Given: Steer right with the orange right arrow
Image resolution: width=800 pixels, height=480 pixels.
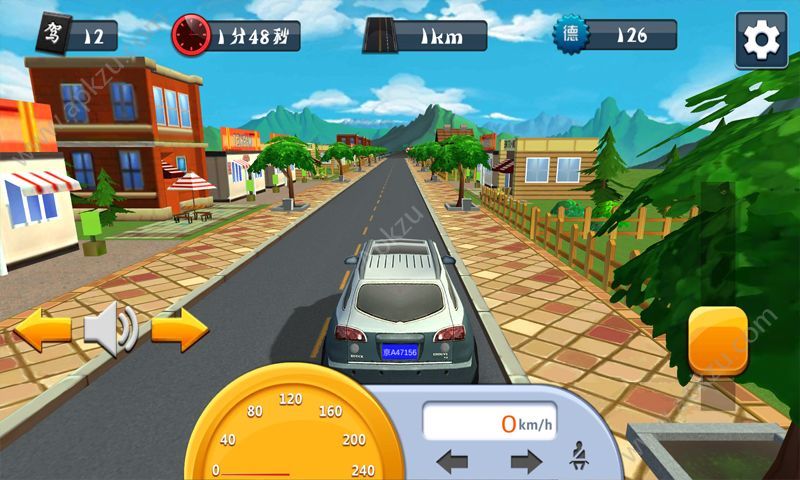Looking at the screenshot, I should pos(180,329).
